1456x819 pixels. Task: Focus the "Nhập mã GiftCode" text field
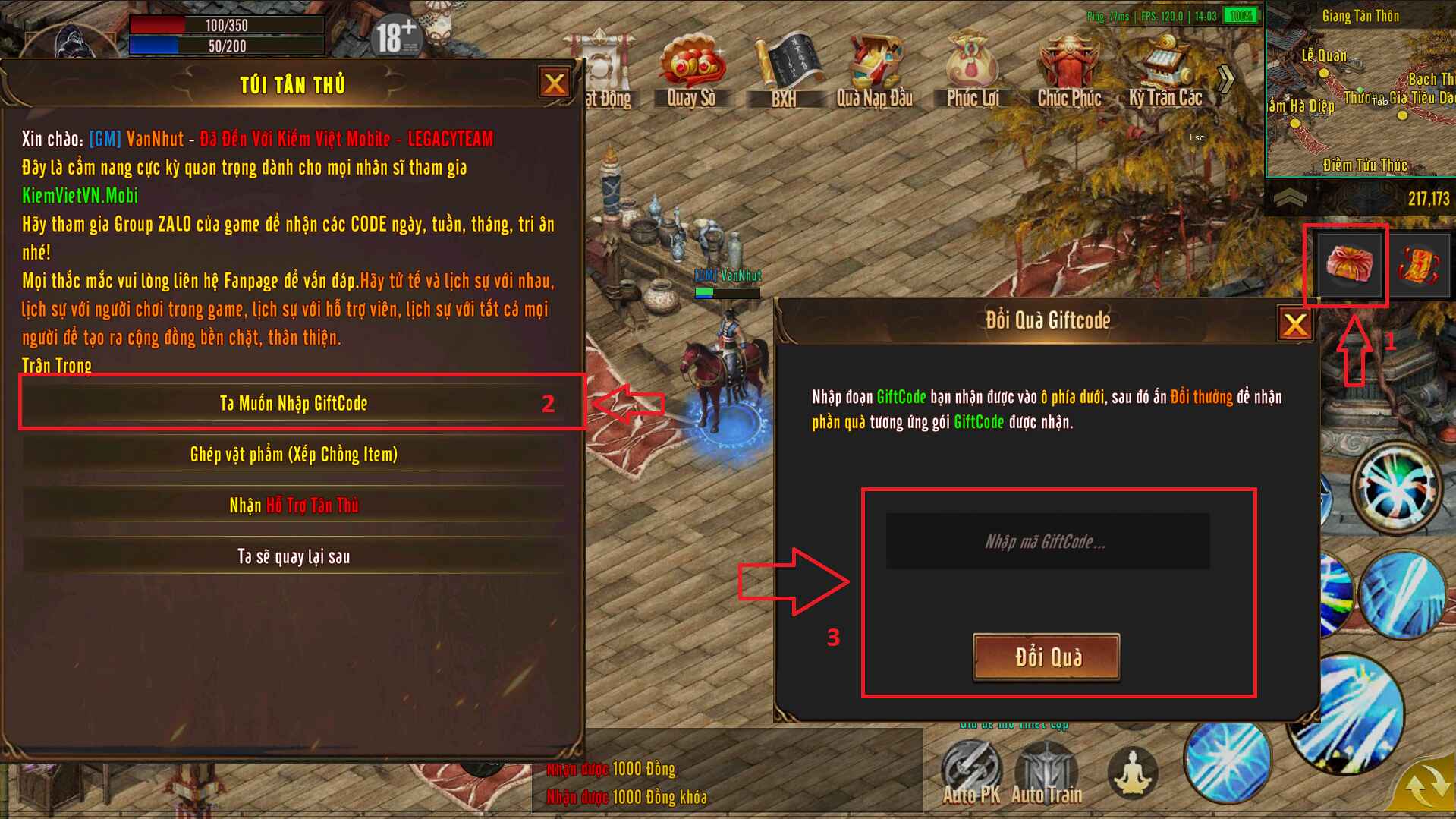[x=1047, y=542]
